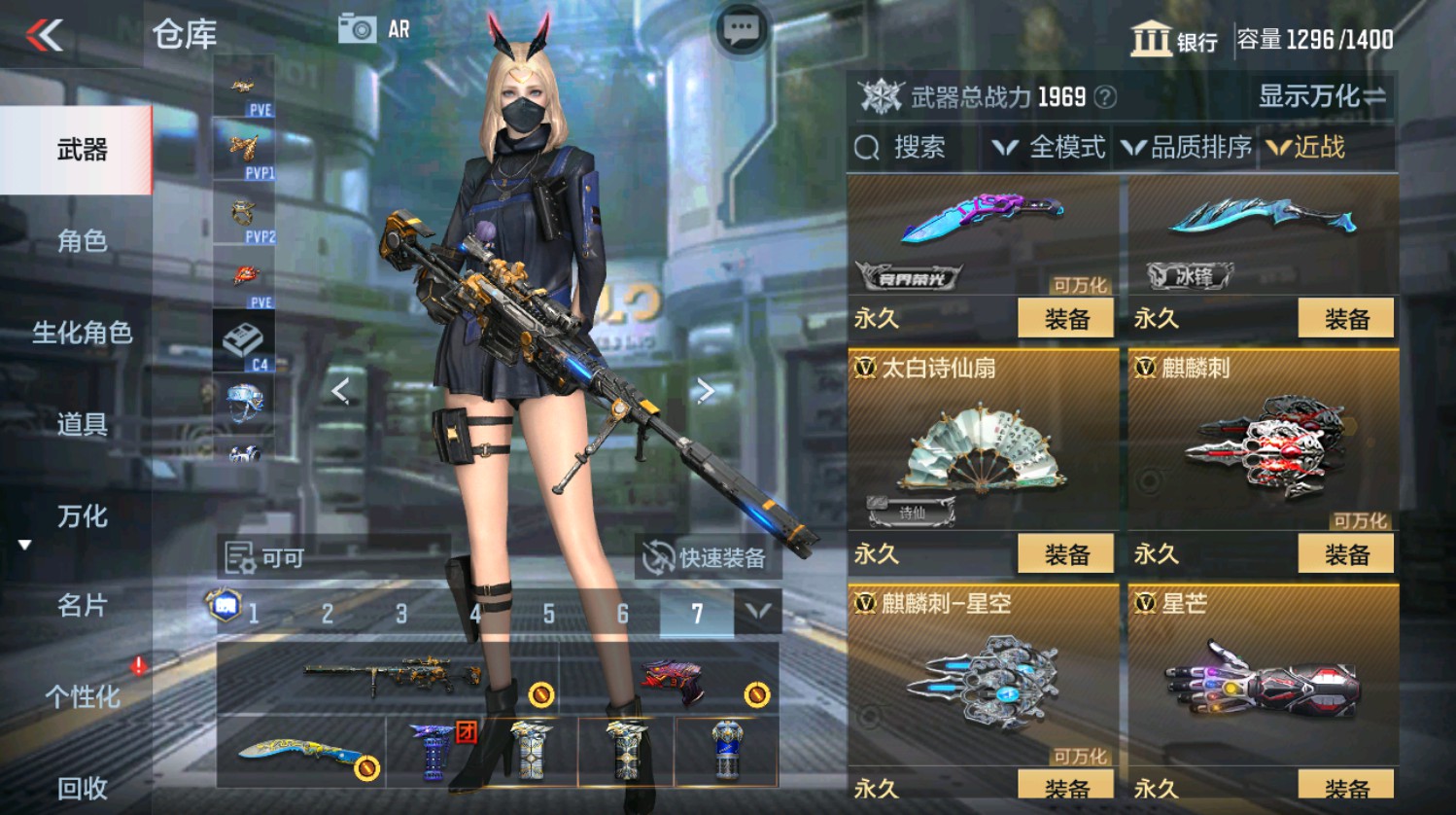
Task: Open the 近战 weapon category dropdown
Action: [x=1317, y=148]
